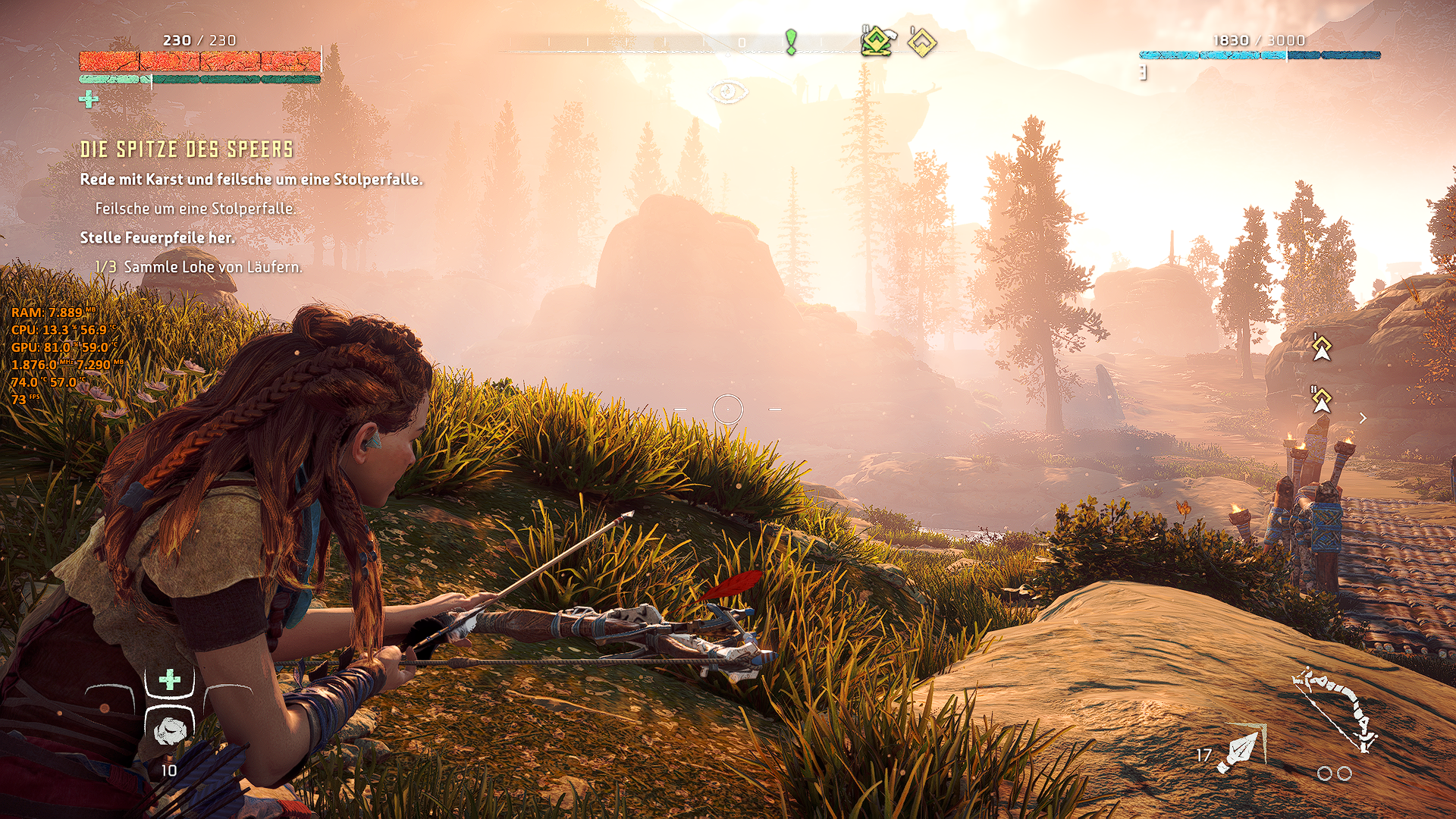Select objective Feilsche um eine Stolperfalle

pos(195,209)
